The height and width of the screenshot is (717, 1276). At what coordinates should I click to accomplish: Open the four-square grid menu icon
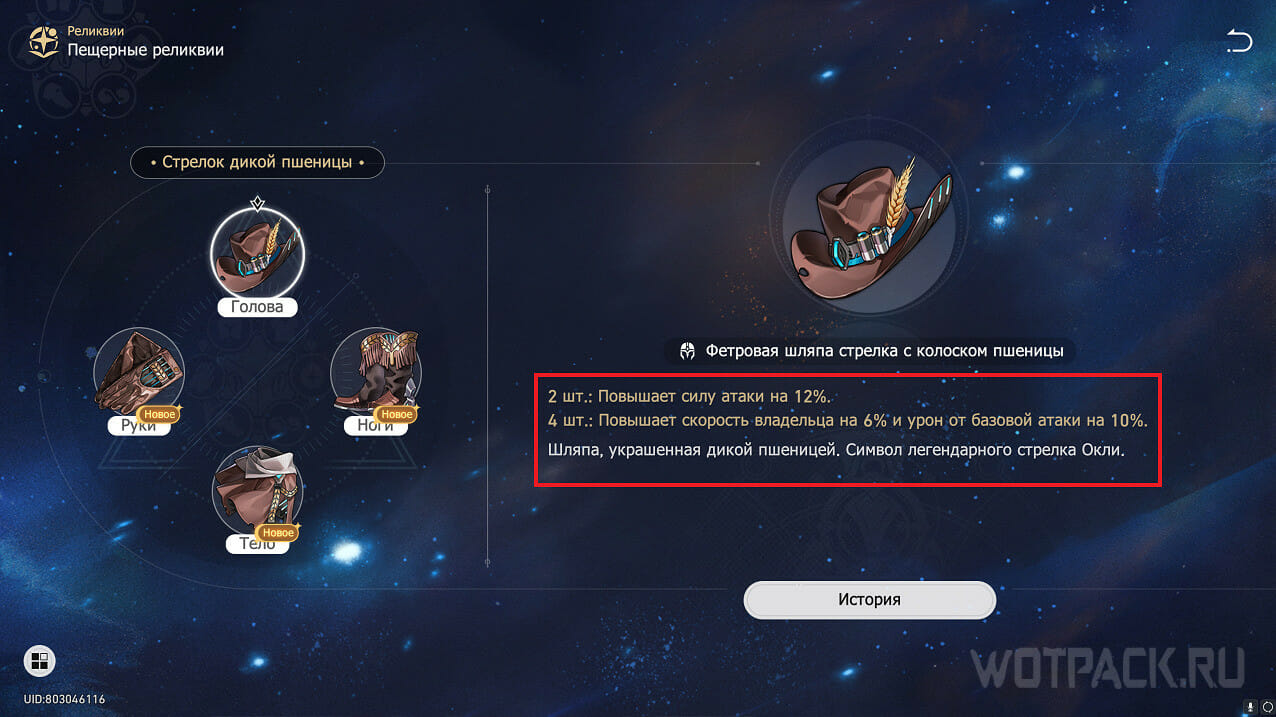(x=40, y=660)
